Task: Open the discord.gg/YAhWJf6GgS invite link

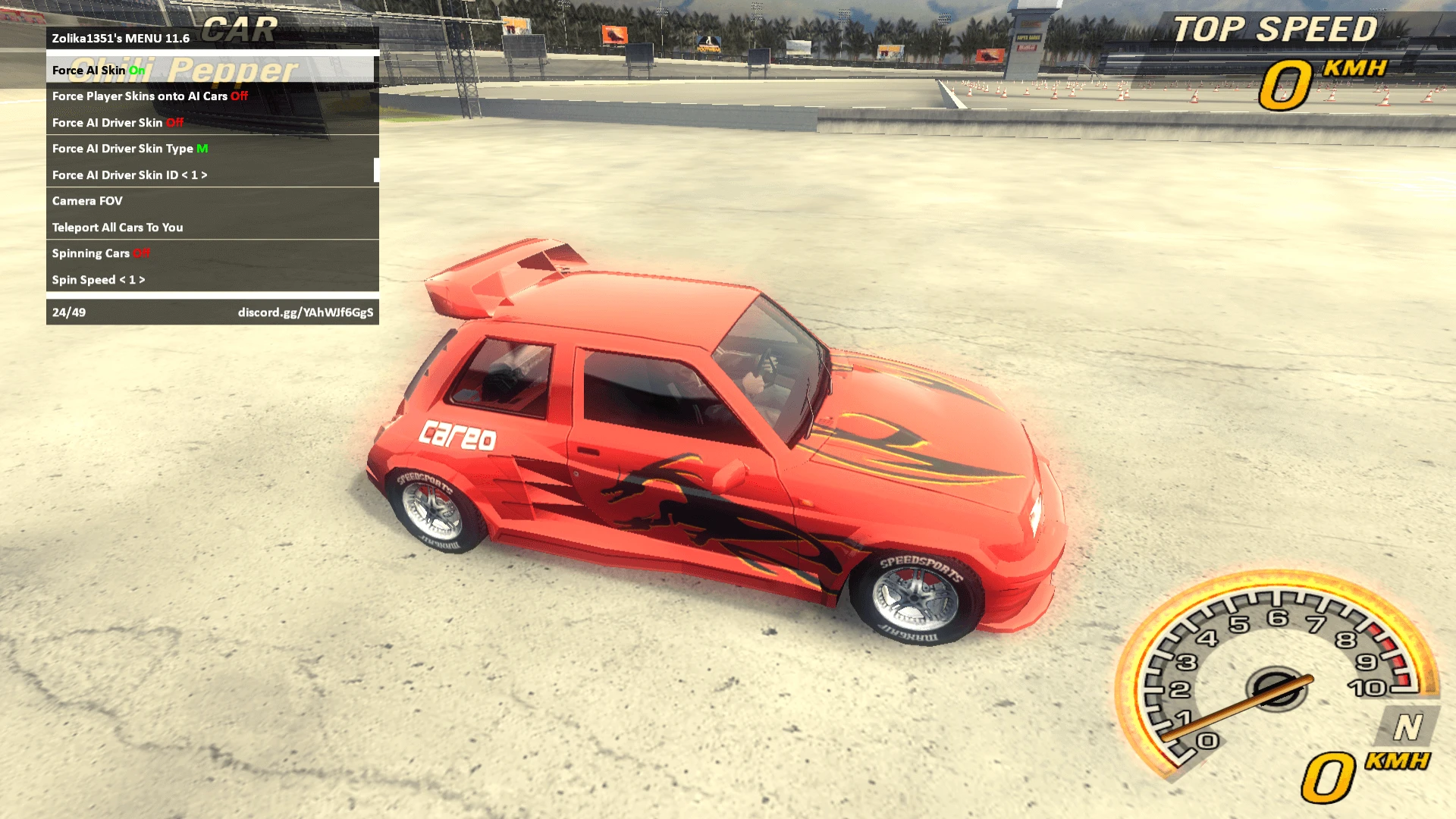Action: click(x=306, y=312)
